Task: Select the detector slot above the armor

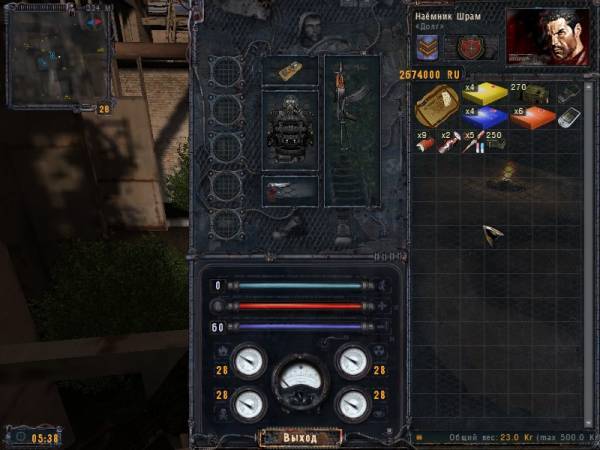Action: click(x=290, y=70)
